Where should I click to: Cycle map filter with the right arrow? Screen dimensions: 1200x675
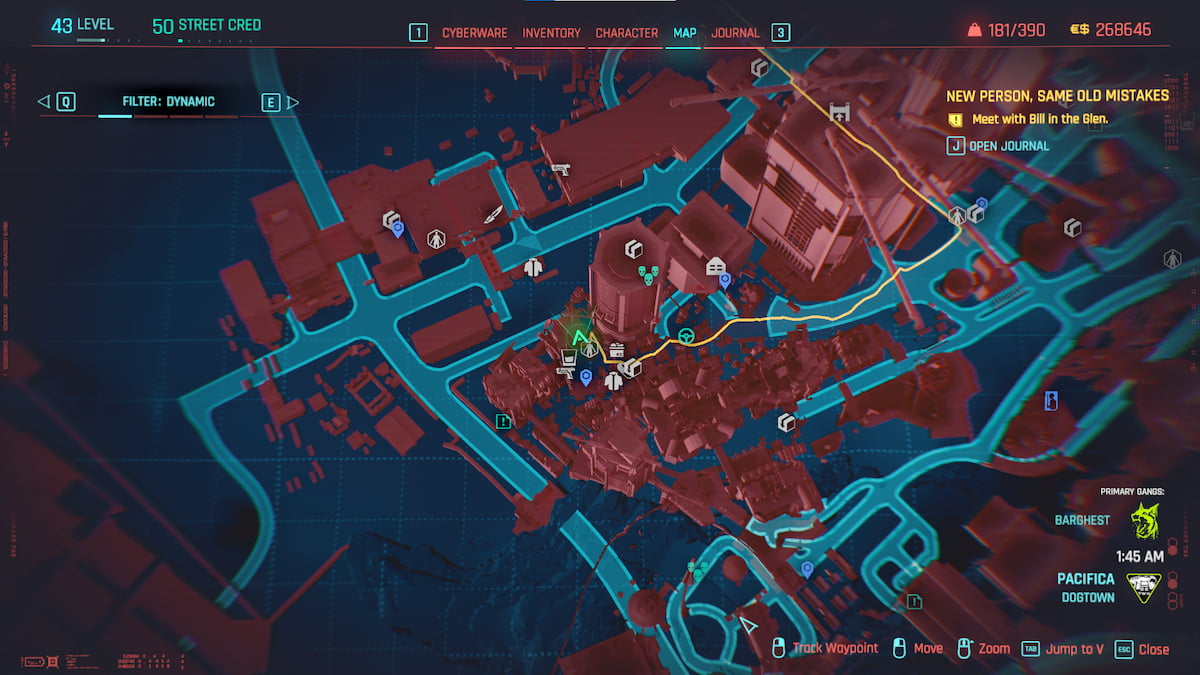pyautogui.click(x=293, y=101)
